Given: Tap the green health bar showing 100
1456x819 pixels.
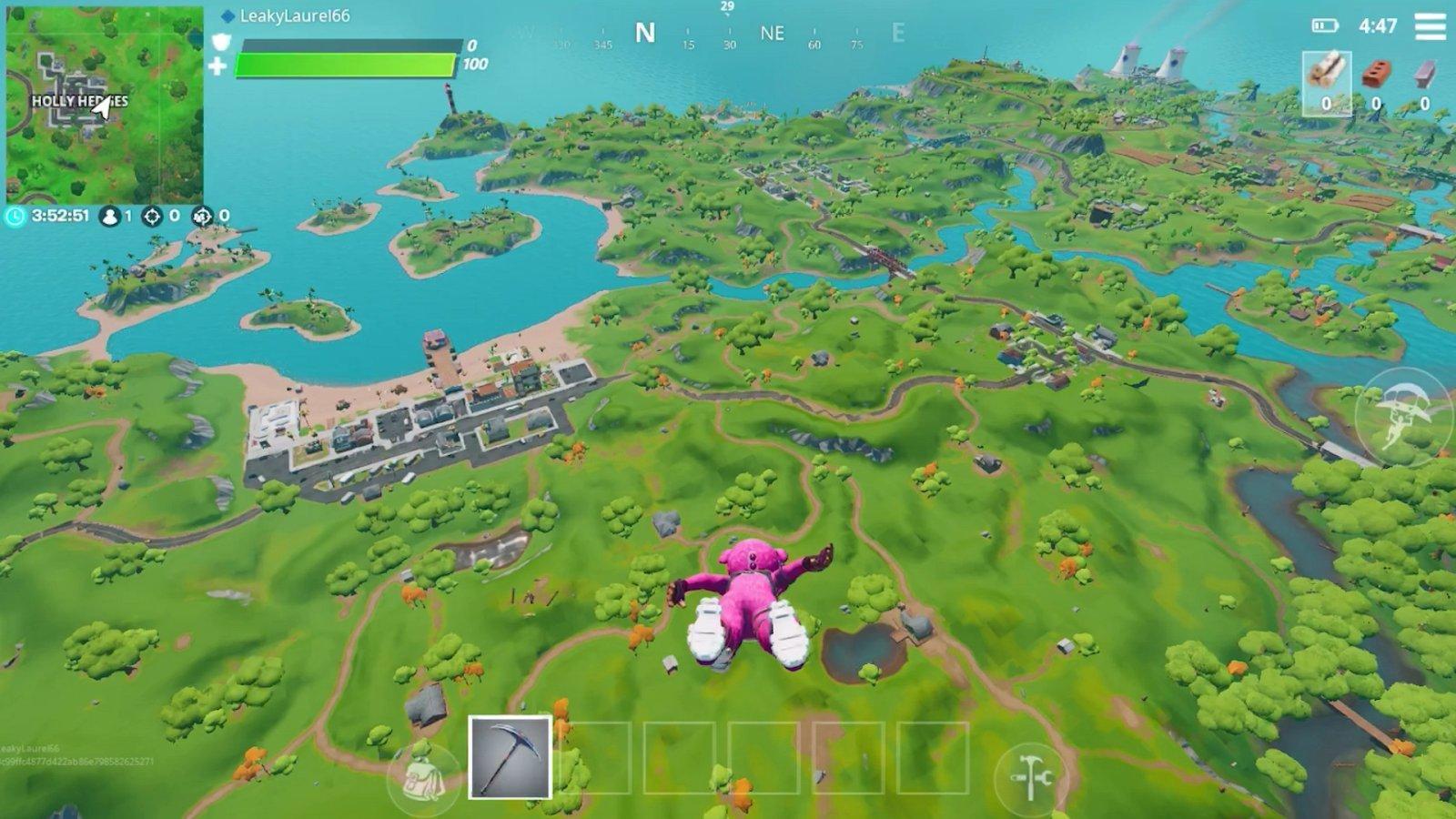Looking at the screenshot, I should 346,66.
